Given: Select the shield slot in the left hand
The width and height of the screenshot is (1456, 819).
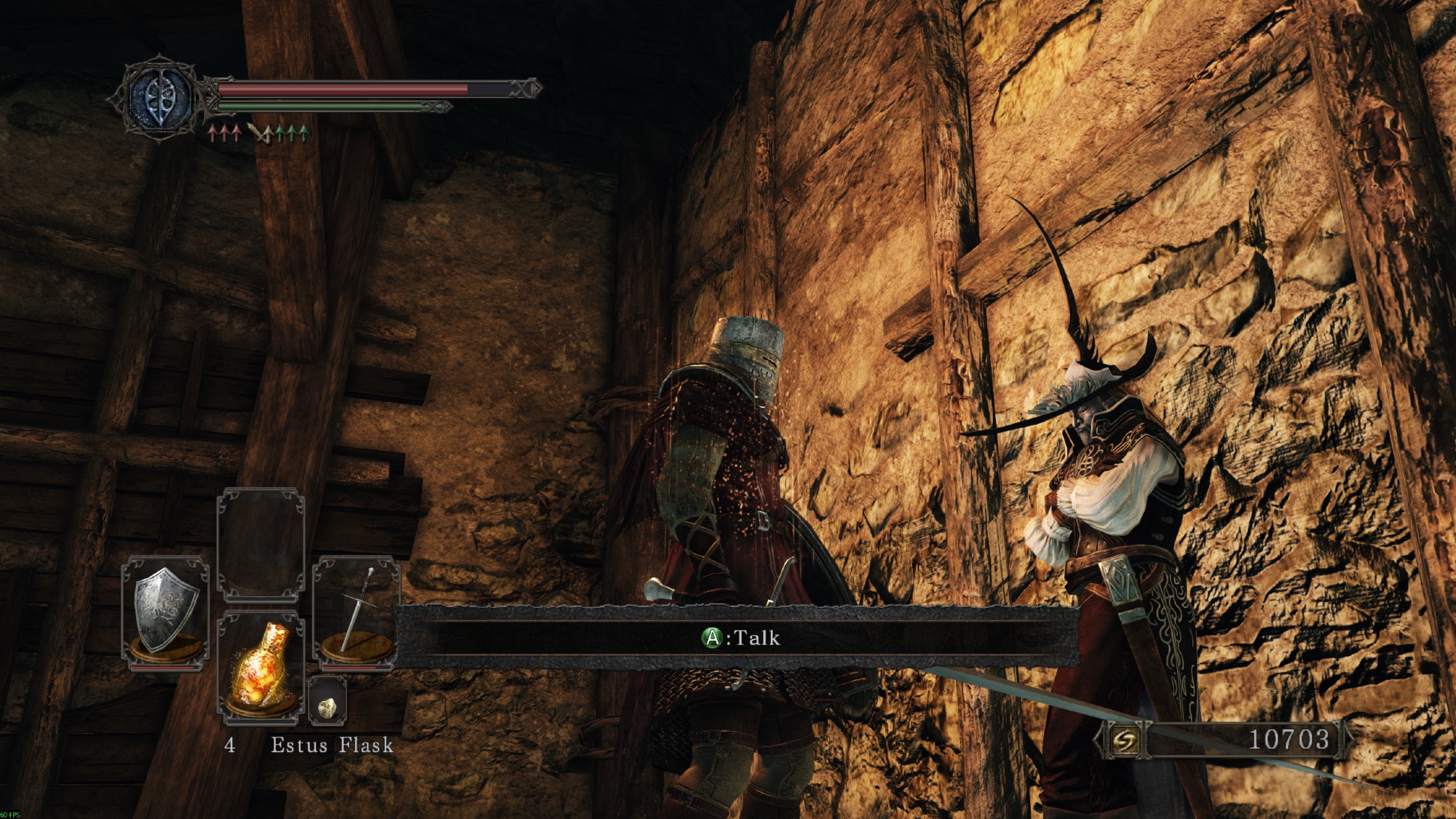Looking at the screenshot, I should (165, 612).
